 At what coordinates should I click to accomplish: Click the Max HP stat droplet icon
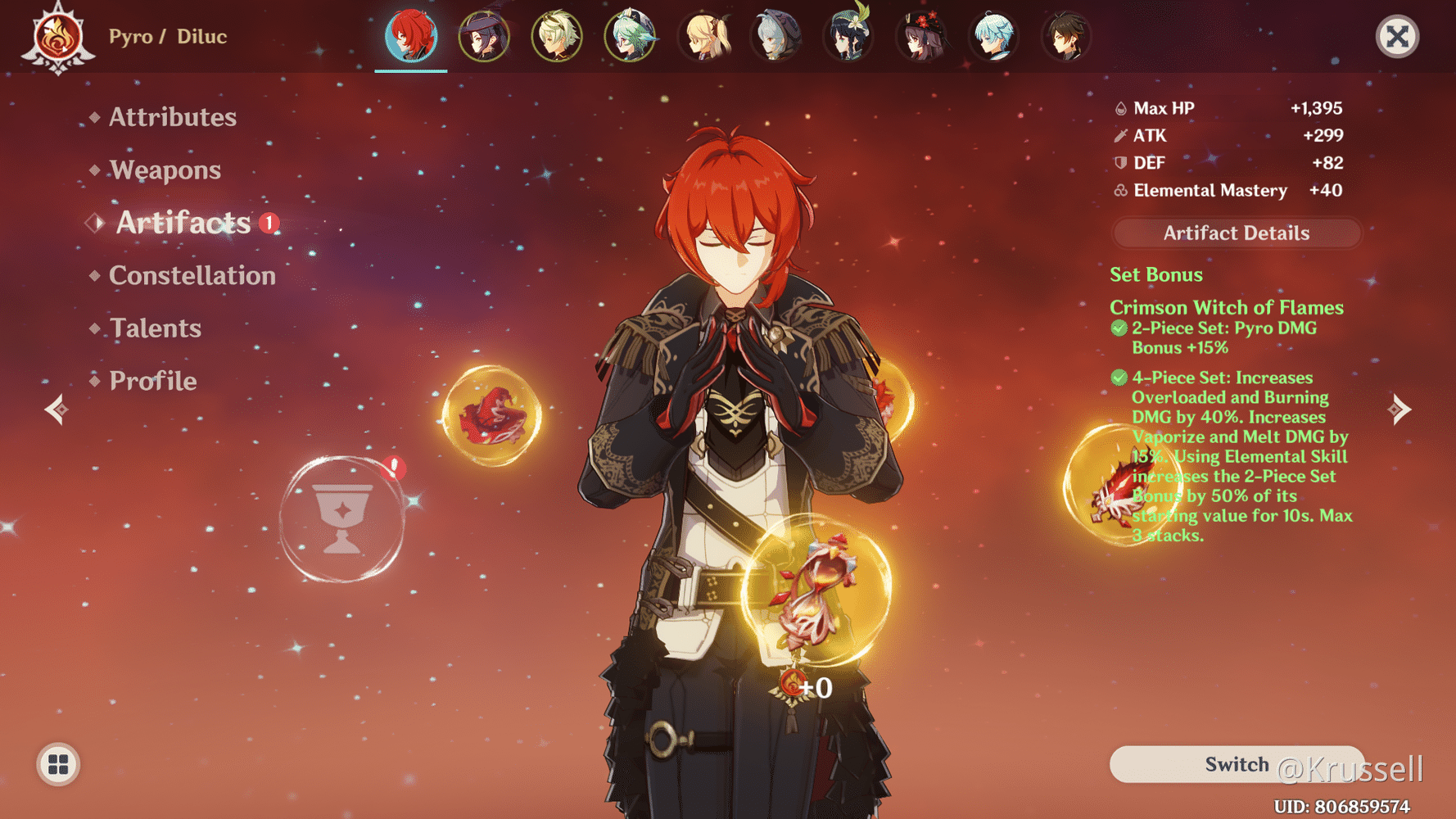tap(1119, 107)
